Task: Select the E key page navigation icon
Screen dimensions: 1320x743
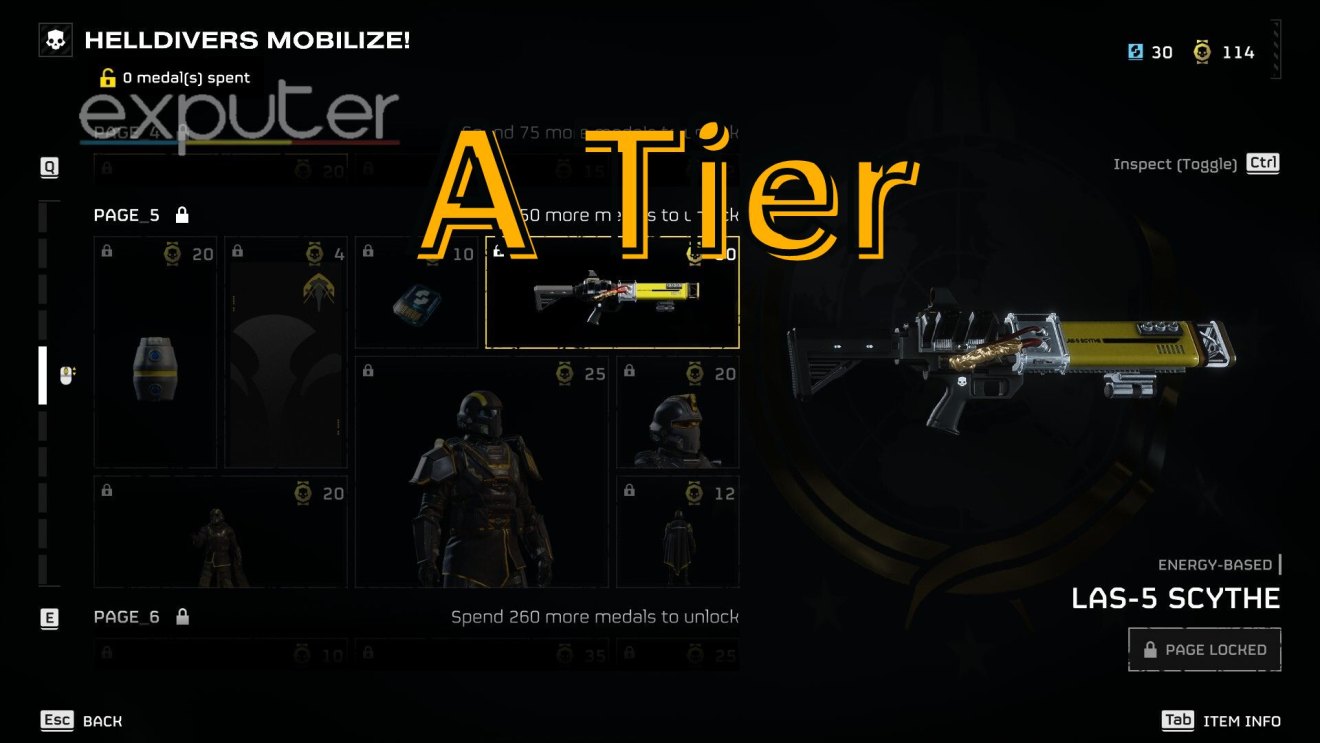Action: tap(48, 619)
